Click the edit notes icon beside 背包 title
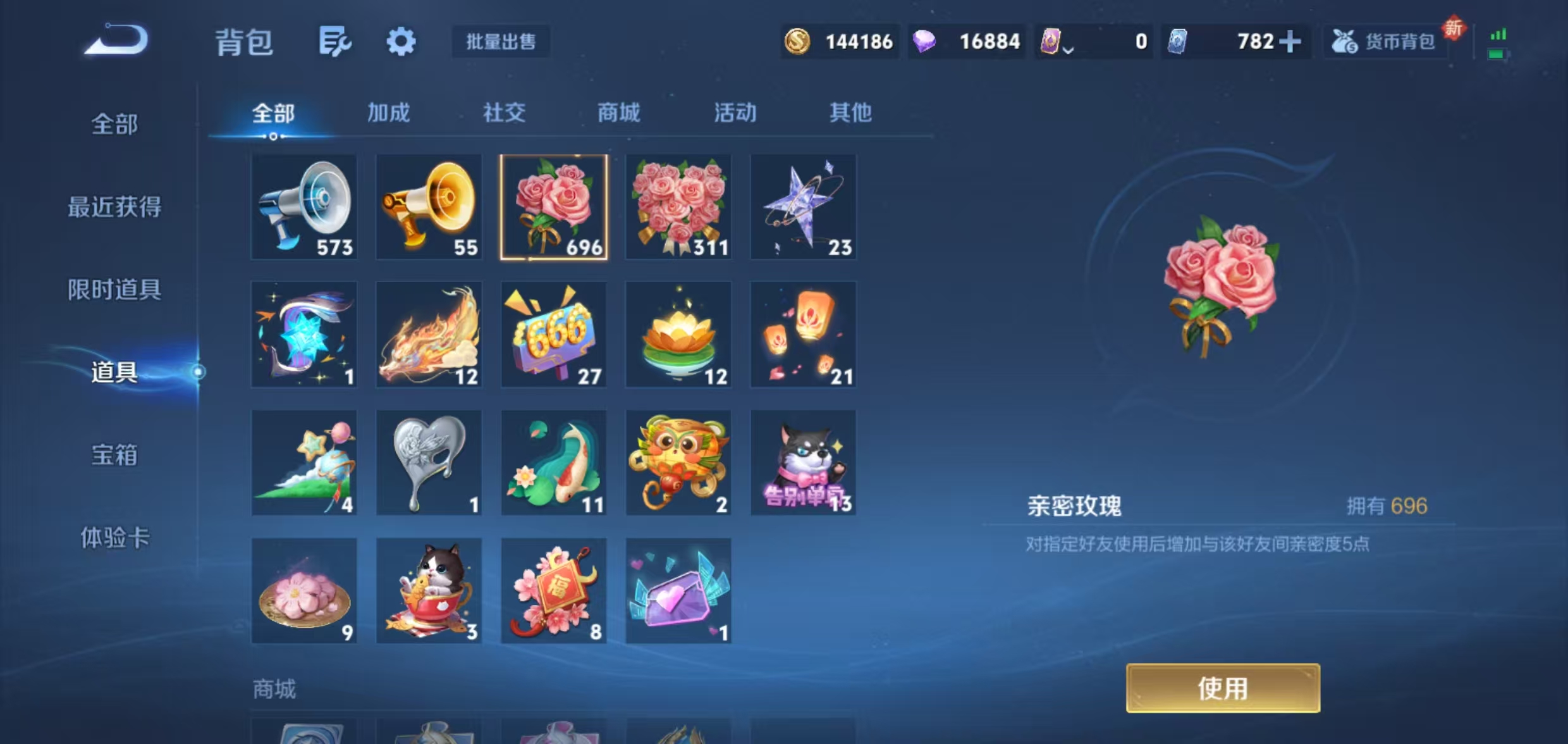1568x744 pixels. pyautogui.click(x=334, y=40)
